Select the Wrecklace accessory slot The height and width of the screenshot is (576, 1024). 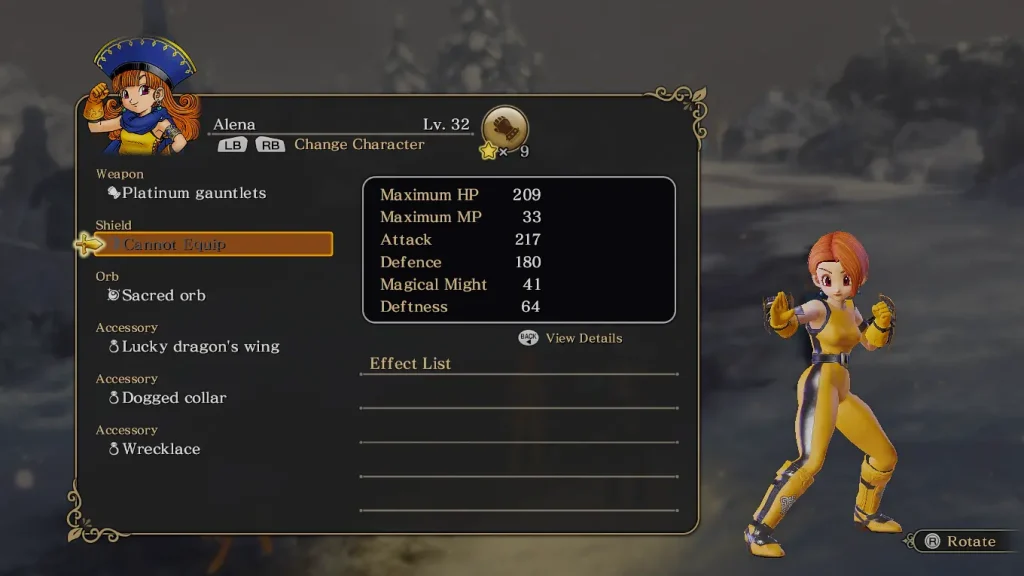click(160, 449)
